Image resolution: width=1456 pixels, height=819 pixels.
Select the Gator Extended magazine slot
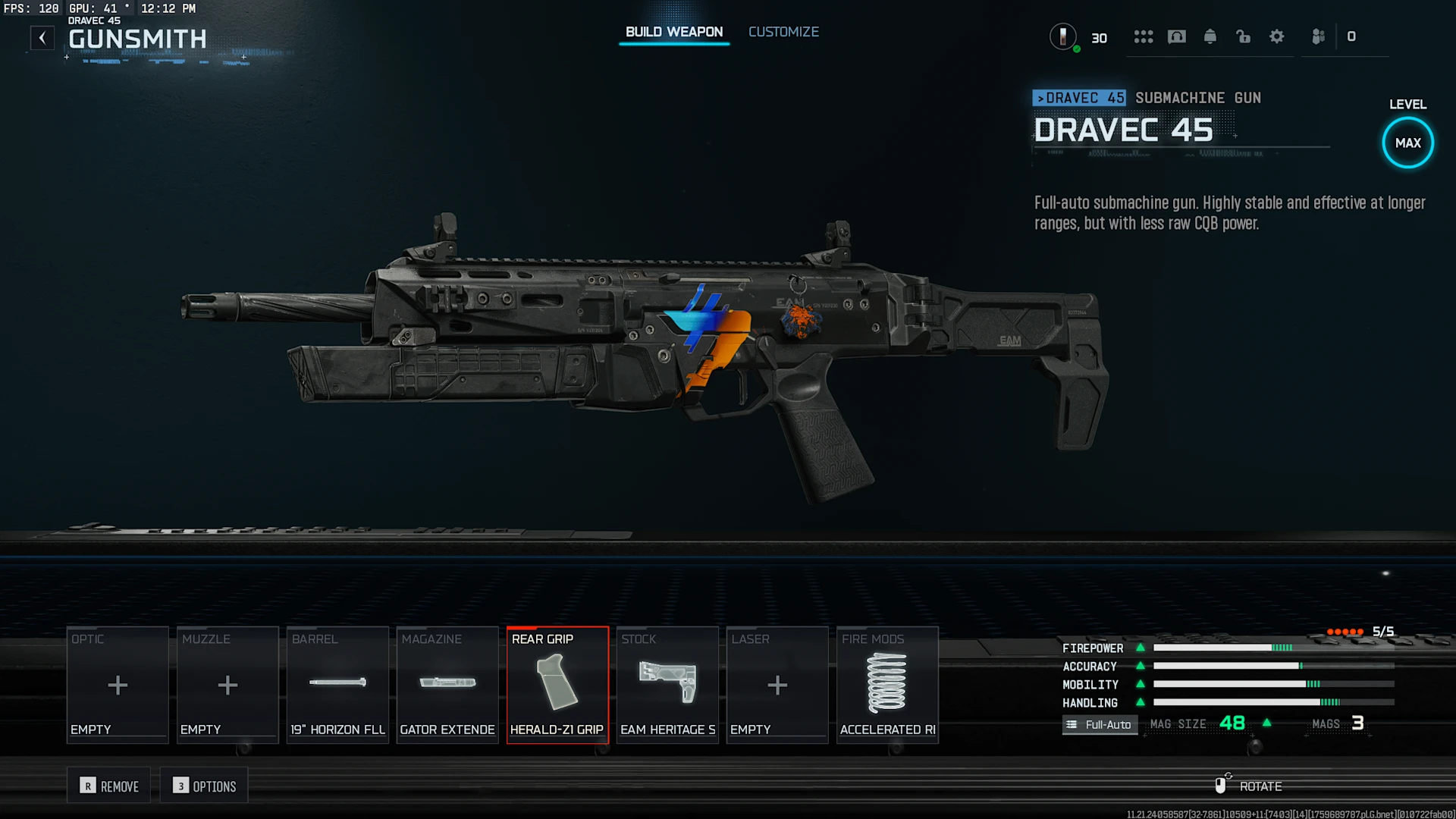coord(447,685)
